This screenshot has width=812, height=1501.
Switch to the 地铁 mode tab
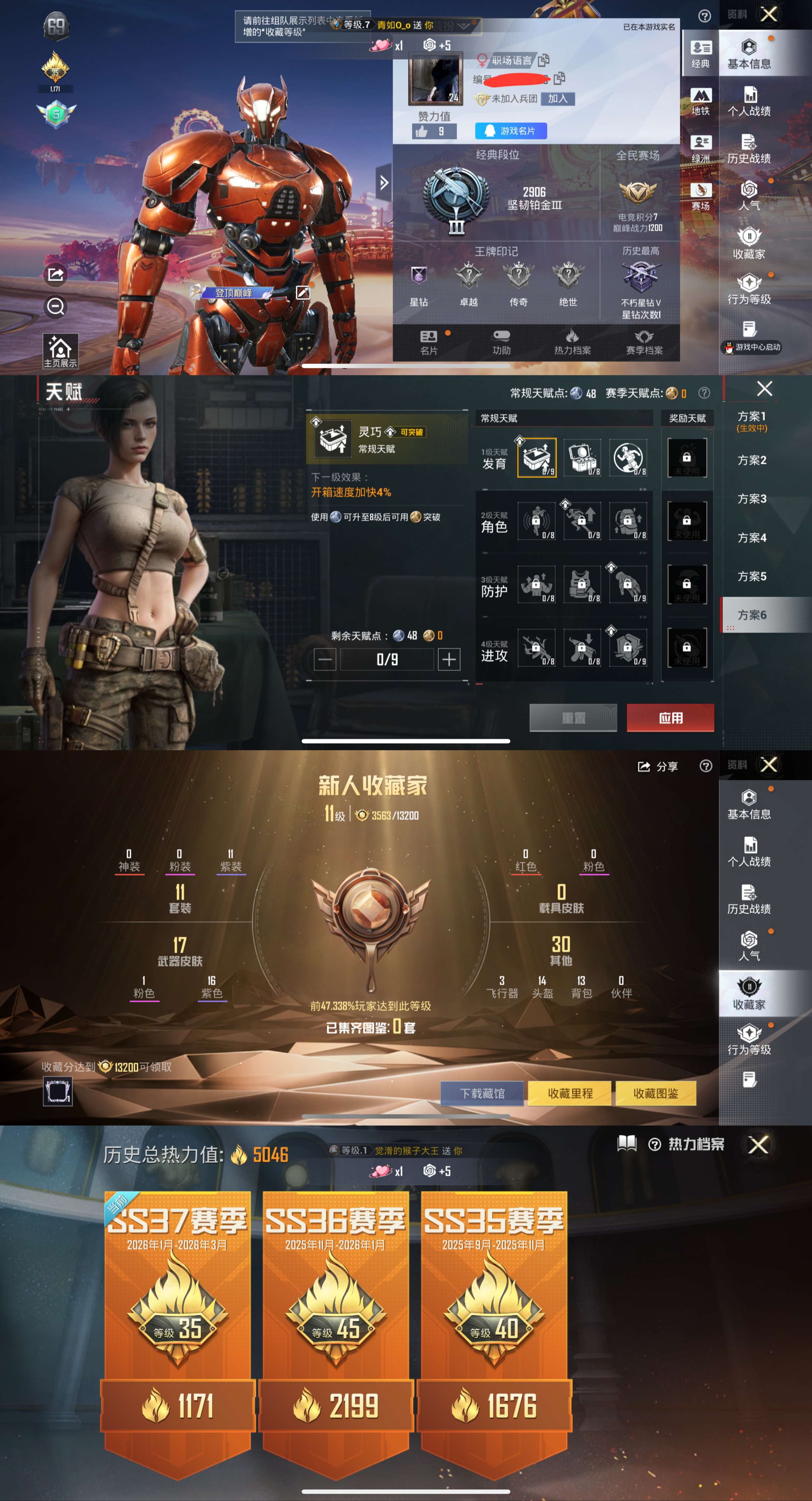click(x=700, y=101)
